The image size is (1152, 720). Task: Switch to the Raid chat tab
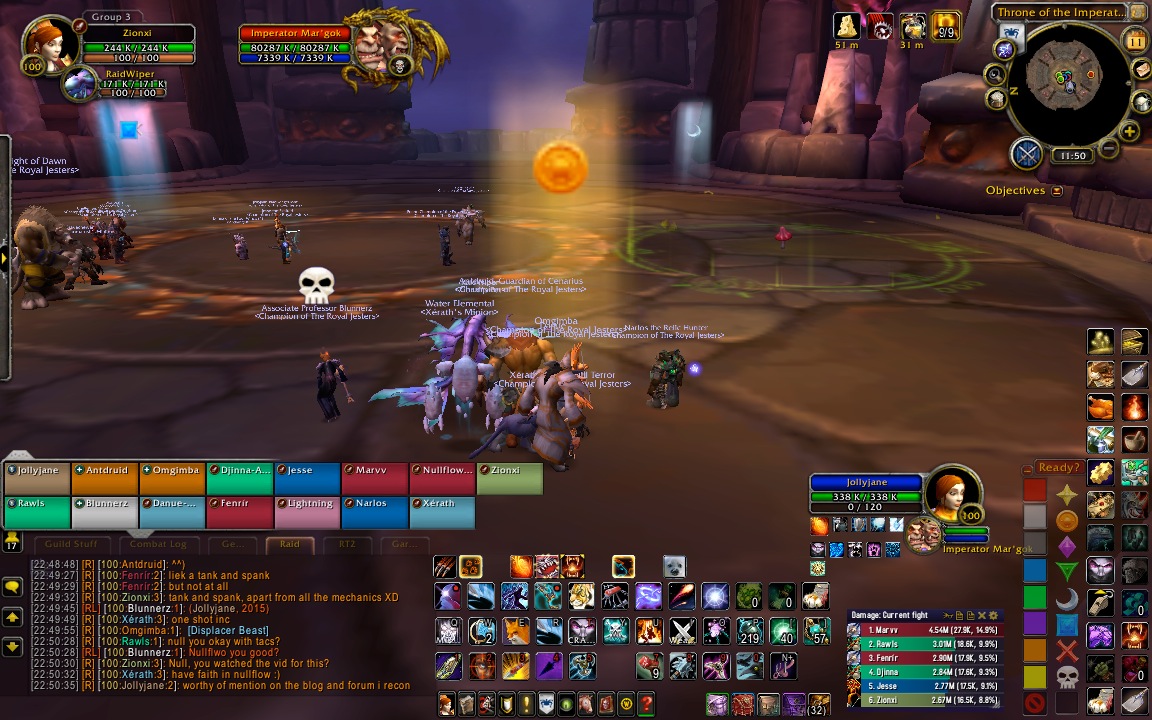[289, 544]
